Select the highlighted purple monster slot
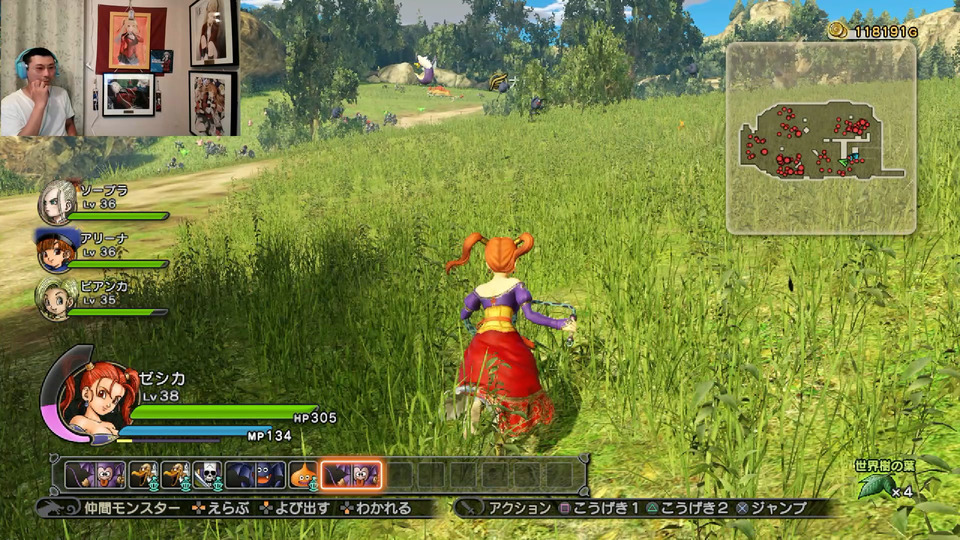This screenshot has width=960, height=540. [350, 474]
